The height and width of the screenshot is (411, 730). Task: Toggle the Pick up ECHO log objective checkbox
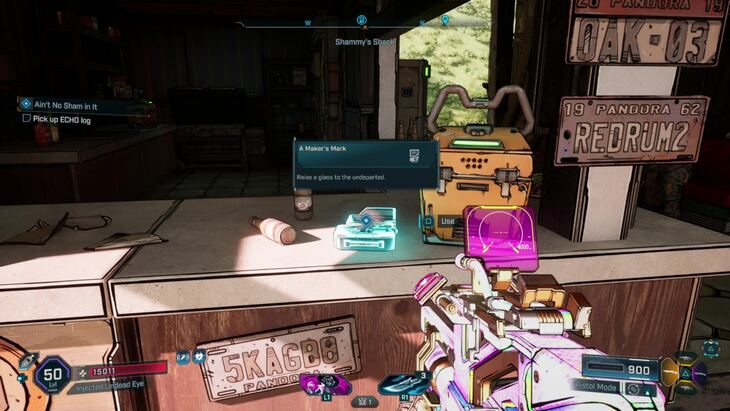click(27, 118)
